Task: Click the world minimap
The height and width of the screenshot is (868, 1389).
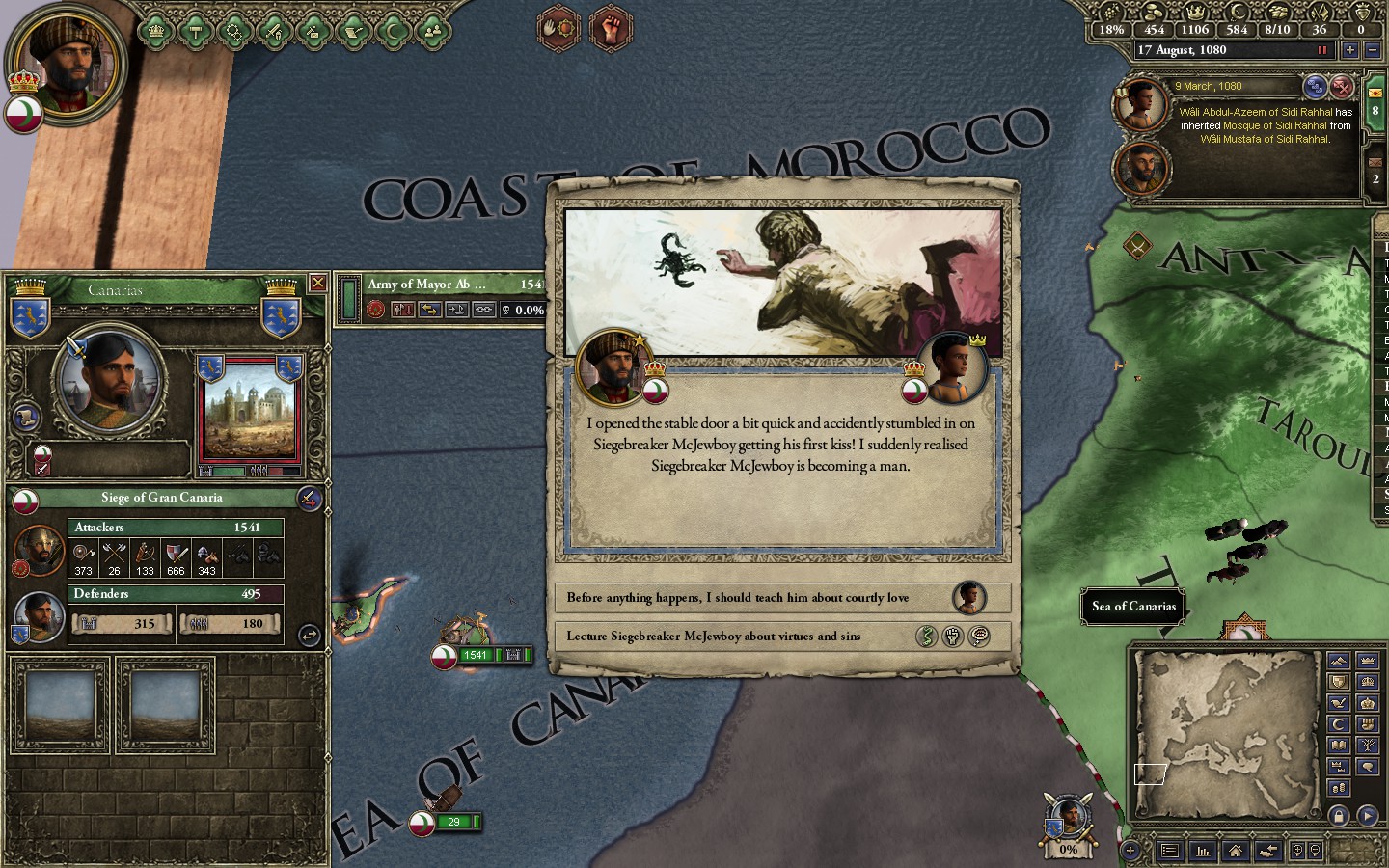Action: (1226, 720)
